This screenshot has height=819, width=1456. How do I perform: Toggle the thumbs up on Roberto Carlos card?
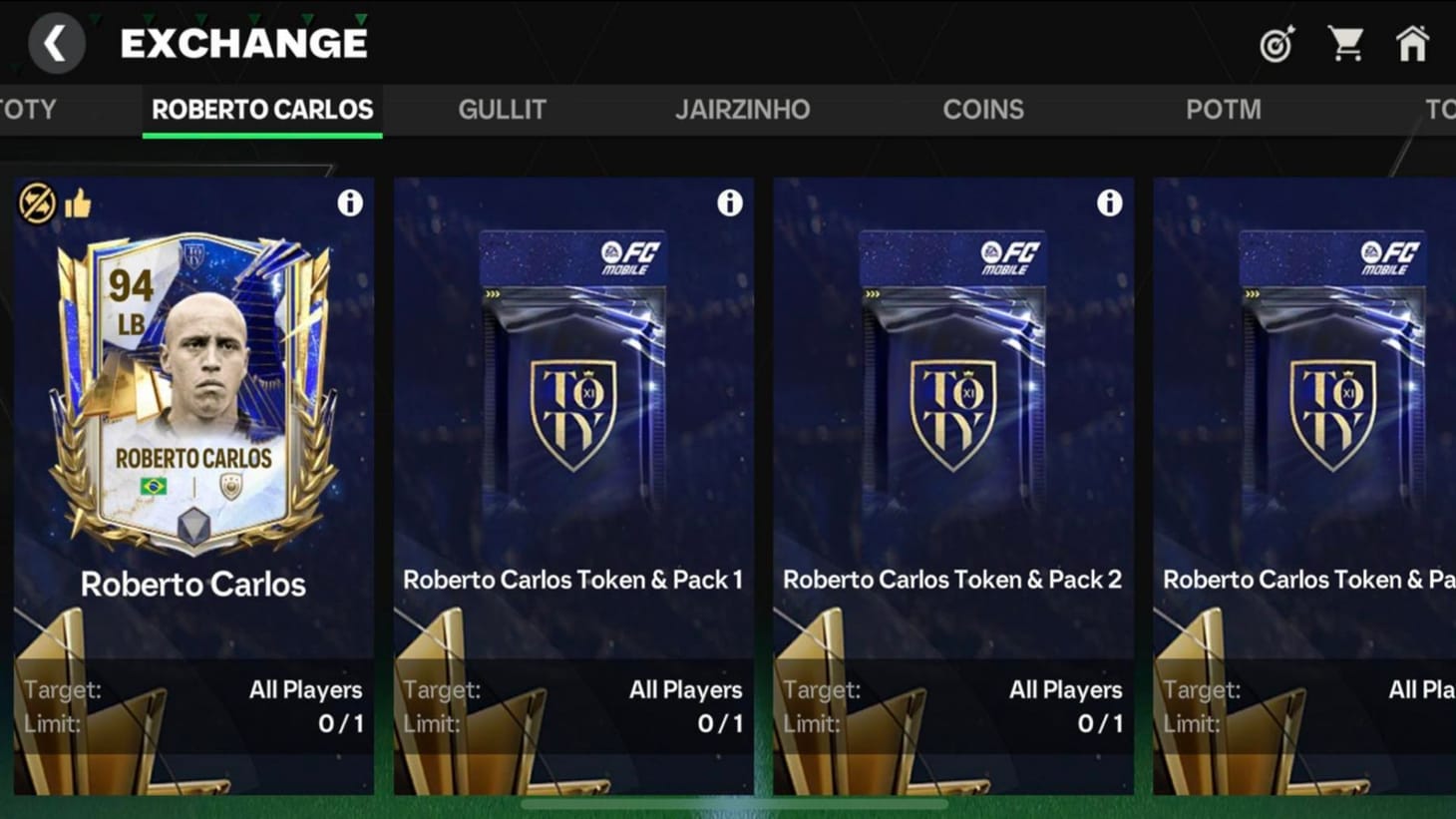click(x=78, y=202)
